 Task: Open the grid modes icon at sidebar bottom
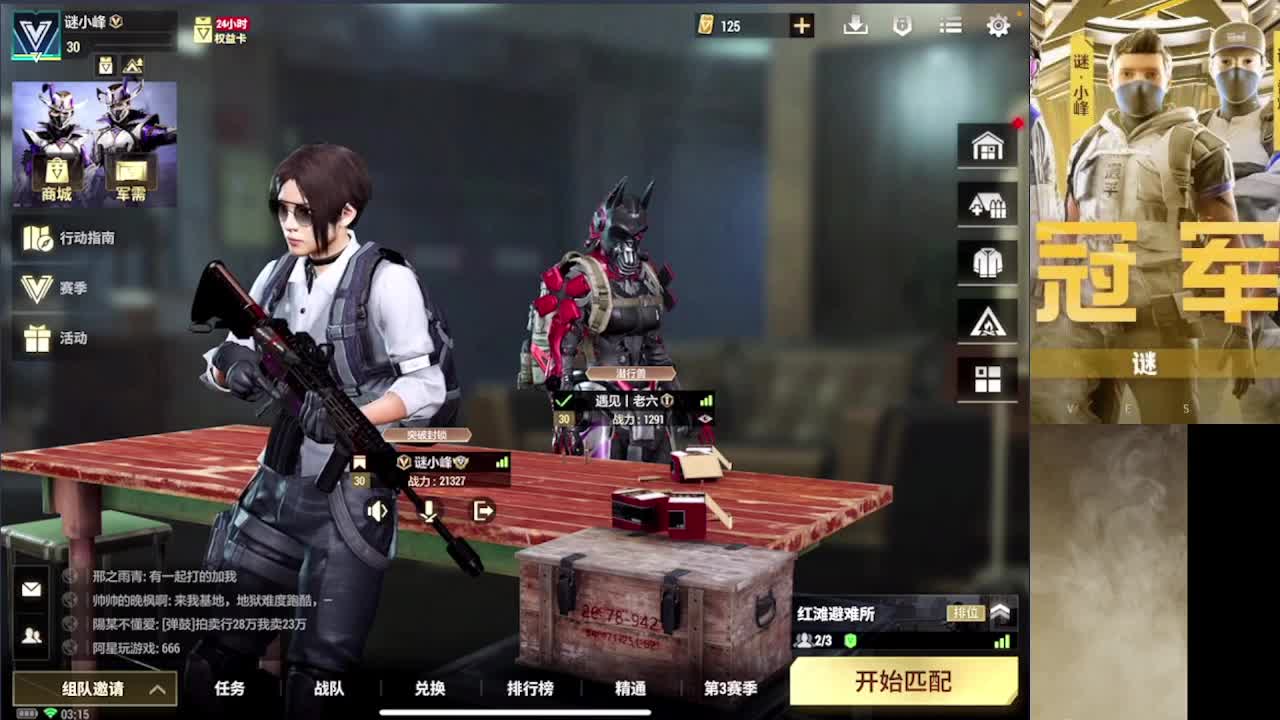[987, 379]
